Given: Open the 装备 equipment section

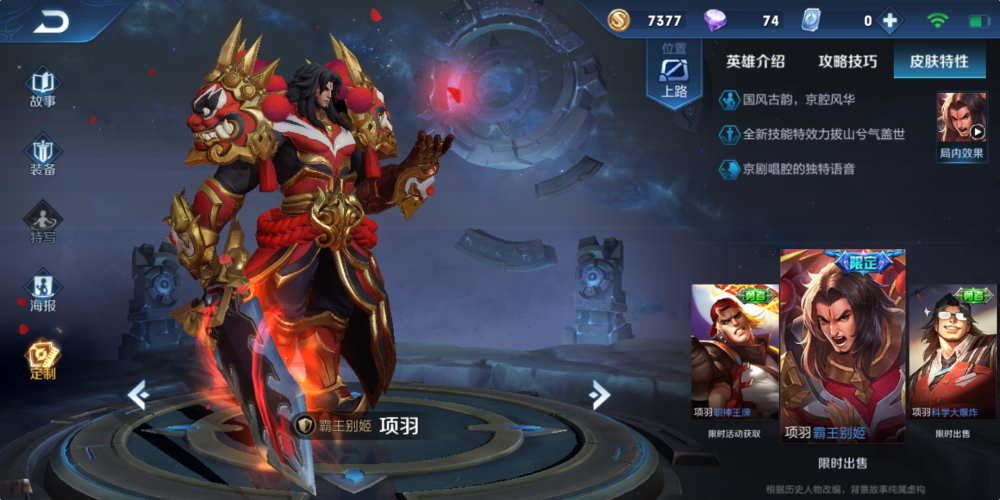Looking at the screenshot, I should (x=42, y=157).
